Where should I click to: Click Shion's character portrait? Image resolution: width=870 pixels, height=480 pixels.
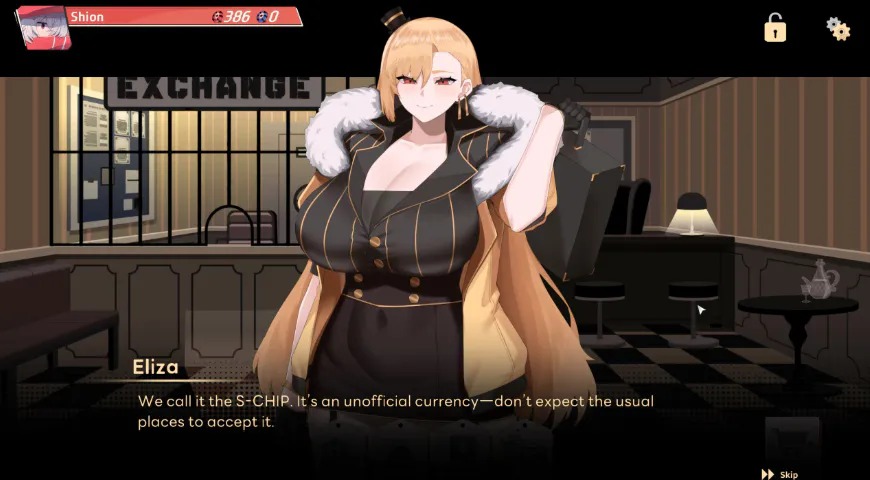(41, 26)
